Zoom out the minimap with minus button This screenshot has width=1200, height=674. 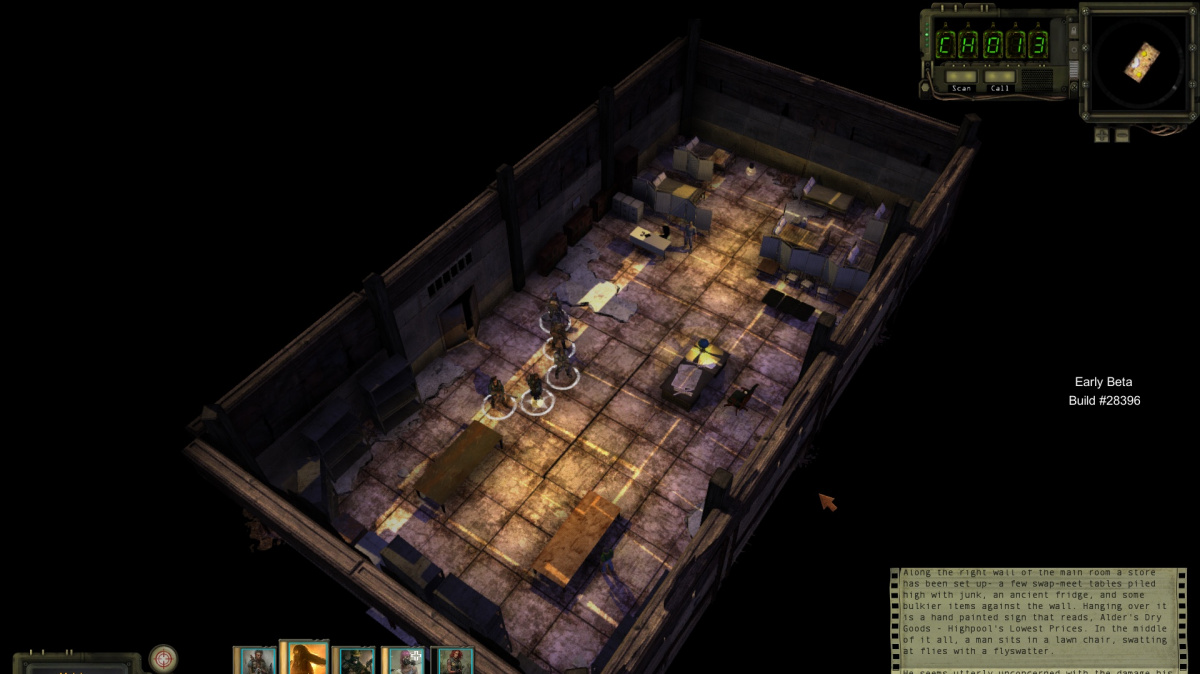tap(1122, 135)
